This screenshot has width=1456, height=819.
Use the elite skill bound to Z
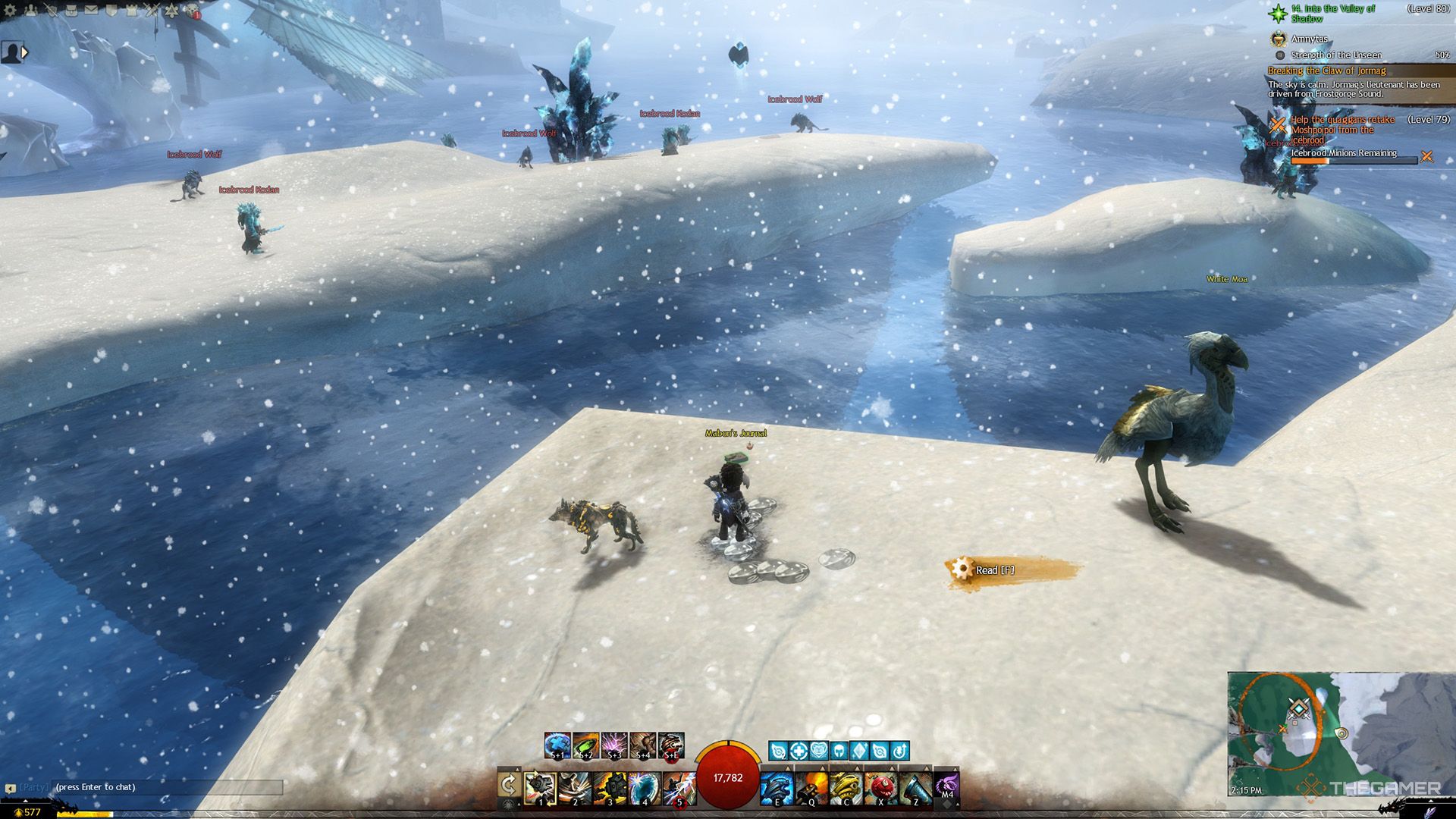915,788
